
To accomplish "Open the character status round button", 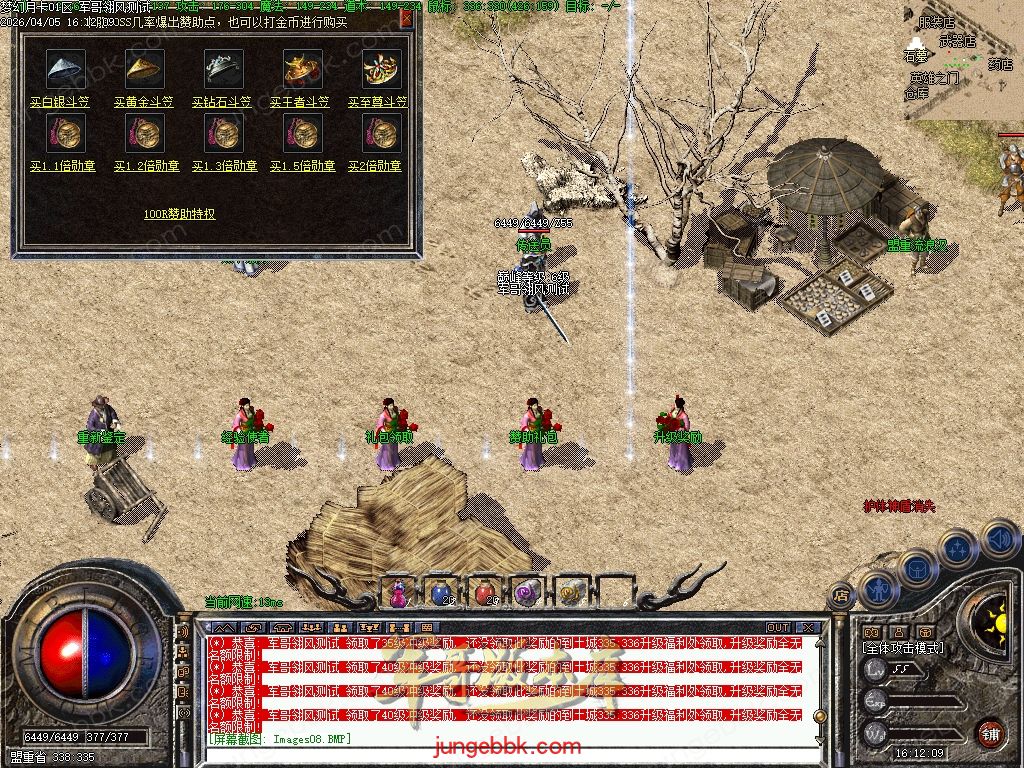I will click(x=879, y=590).
